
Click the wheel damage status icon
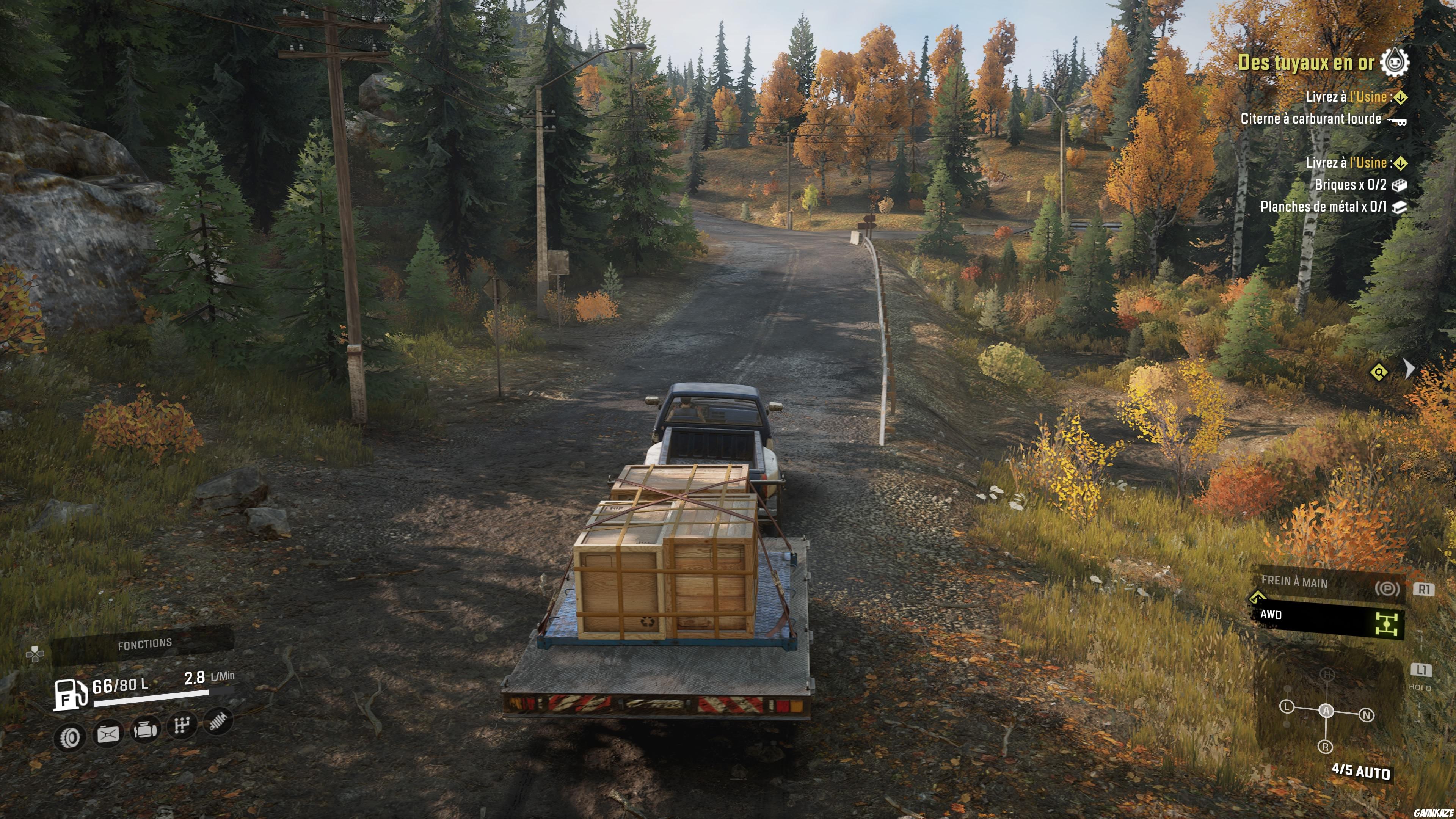[71, 736]
